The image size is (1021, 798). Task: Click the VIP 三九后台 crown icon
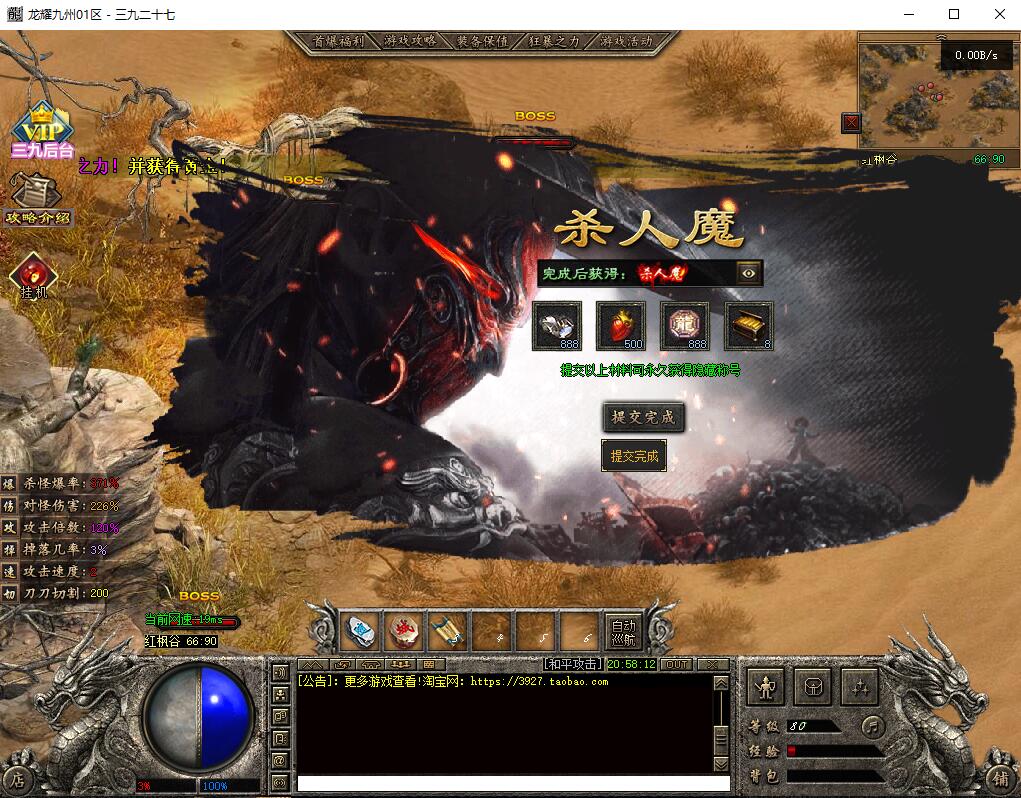tap(42, 129)
